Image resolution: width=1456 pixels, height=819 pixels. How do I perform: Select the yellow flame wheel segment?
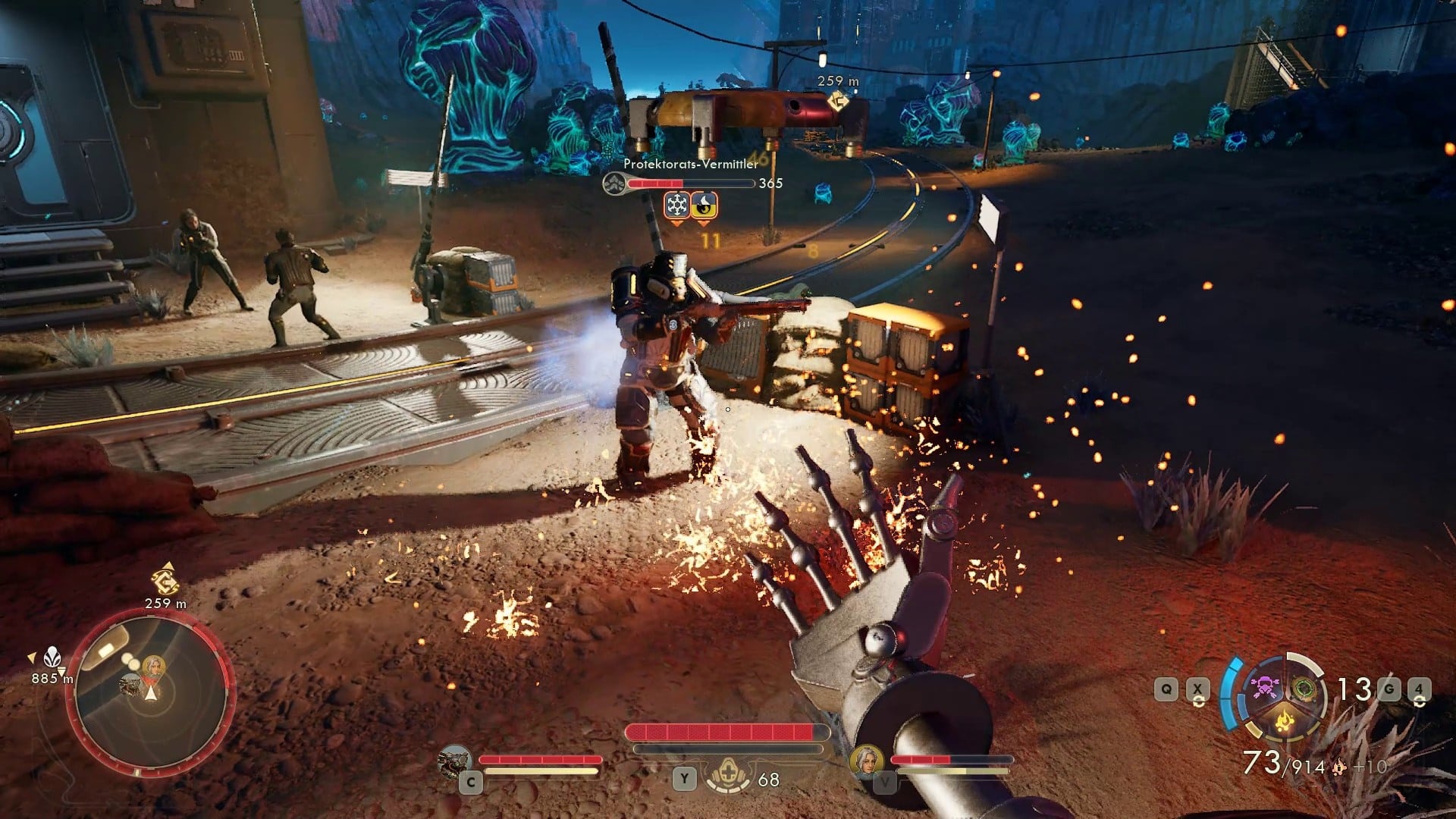[1284, 720]
